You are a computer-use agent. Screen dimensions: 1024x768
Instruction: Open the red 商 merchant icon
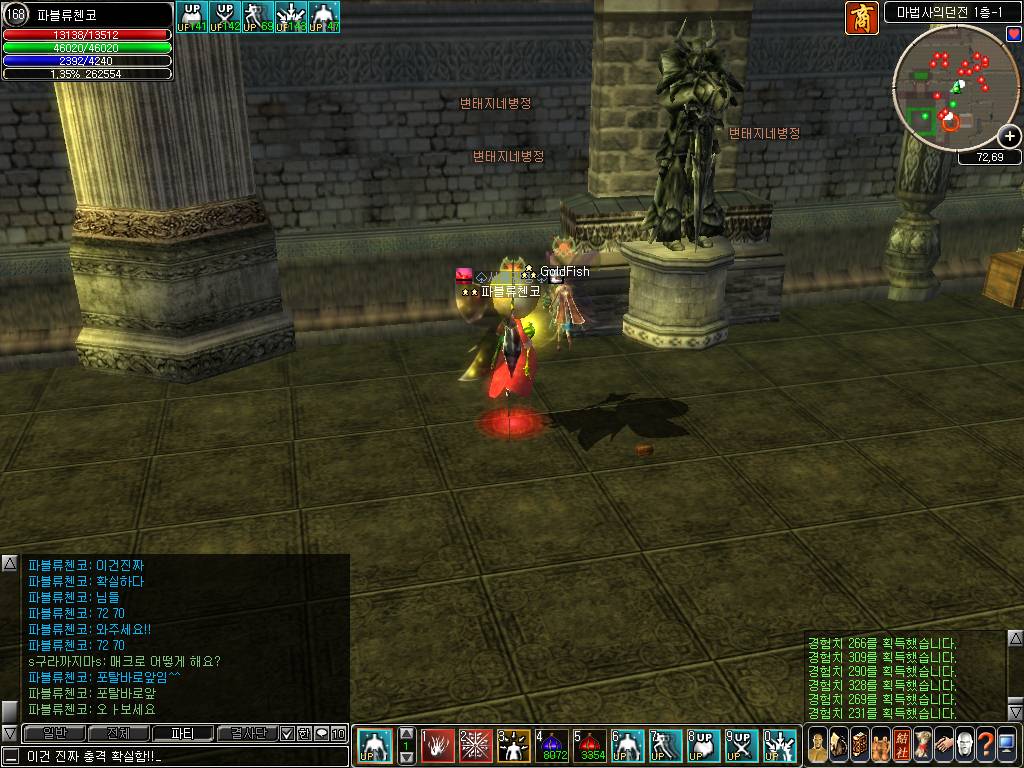[861, 18]
